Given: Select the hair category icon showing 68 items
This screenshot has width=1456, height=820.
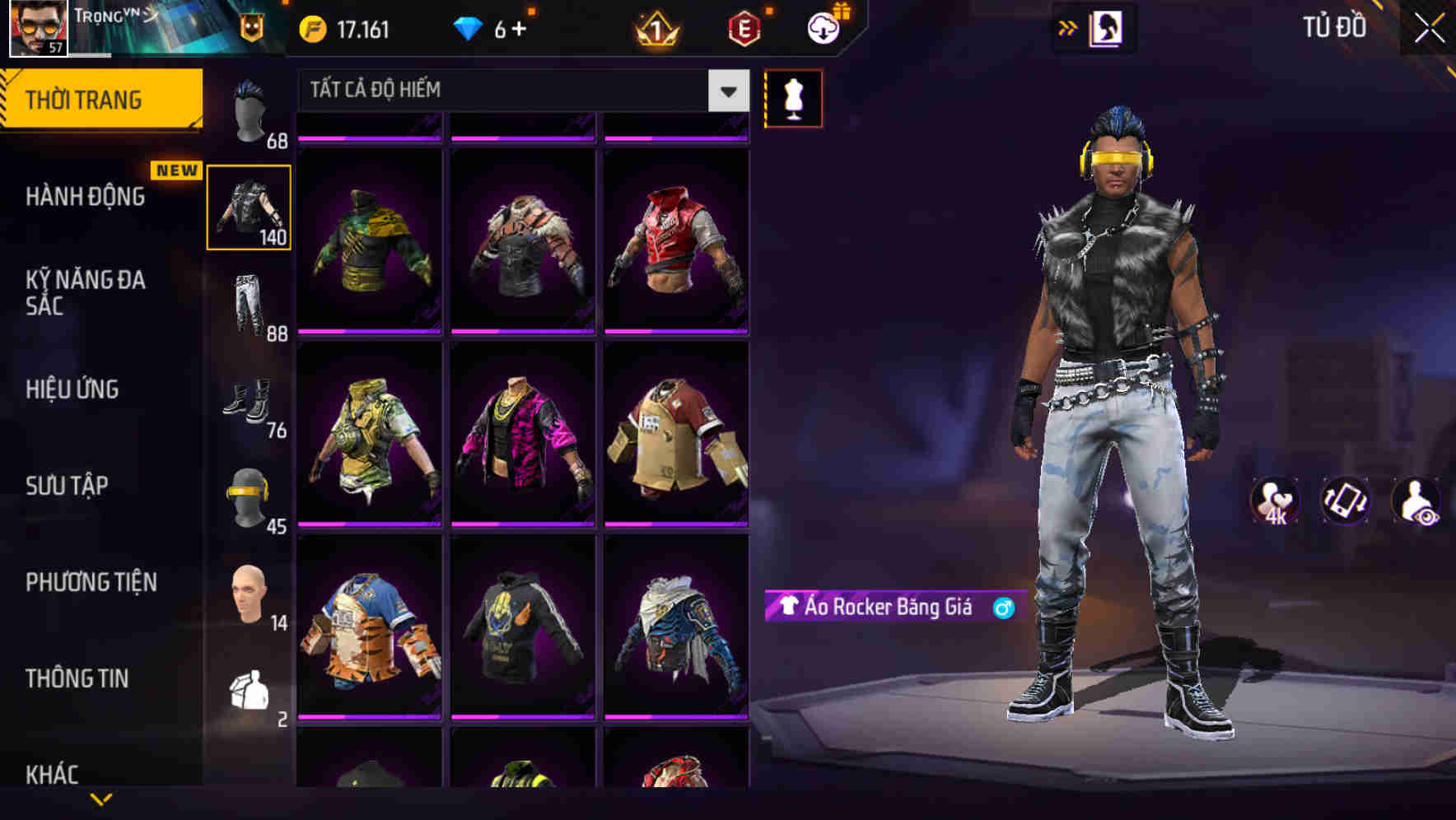Looking at the screenshot, I should tap(251, 111).
